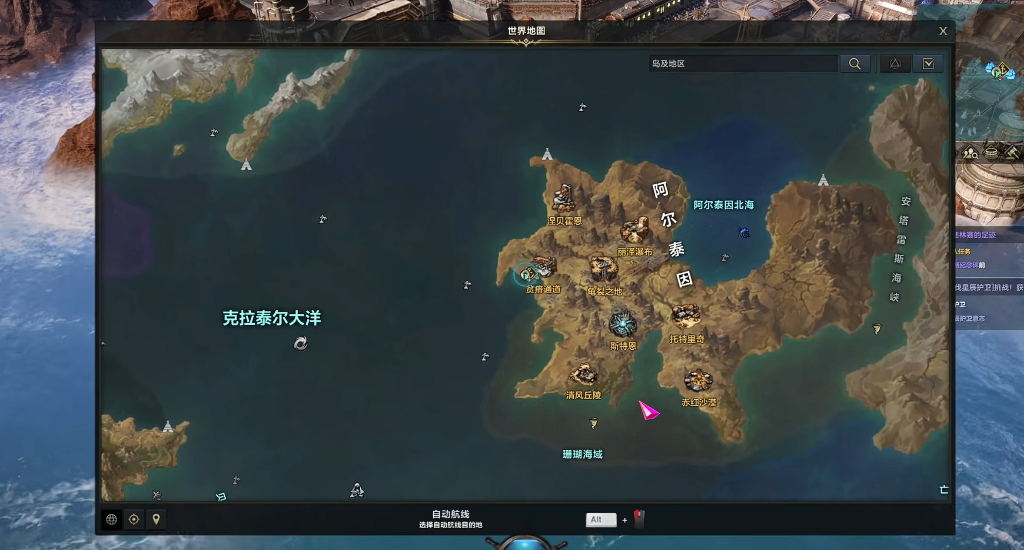Select the 托特里奇 region icon
The width and height of the screenshot is (1024, 550).
coord(686,318)
